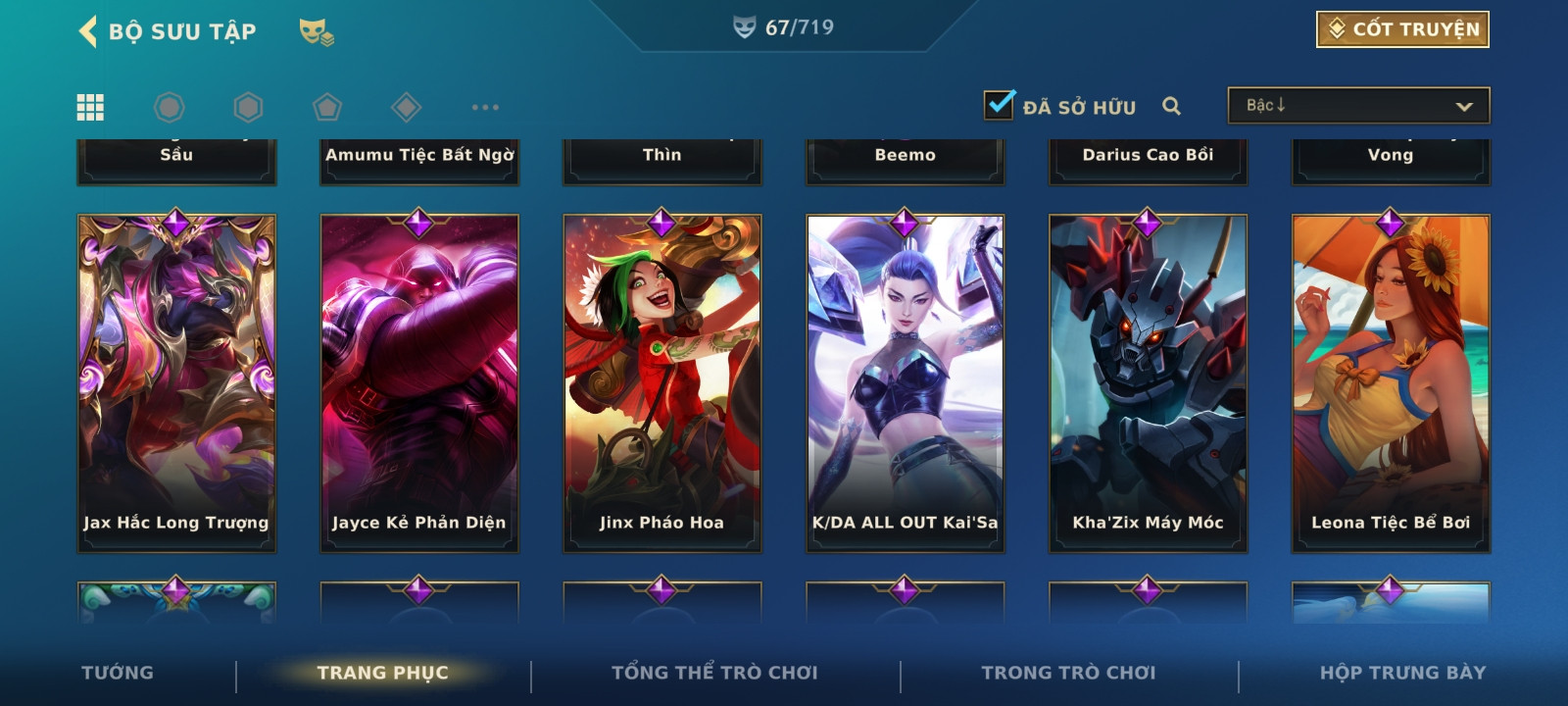Pick the Leona Tiệc Bể Bơi skin
Viewport: 1568px width, 706px height.
(1391, 383)
